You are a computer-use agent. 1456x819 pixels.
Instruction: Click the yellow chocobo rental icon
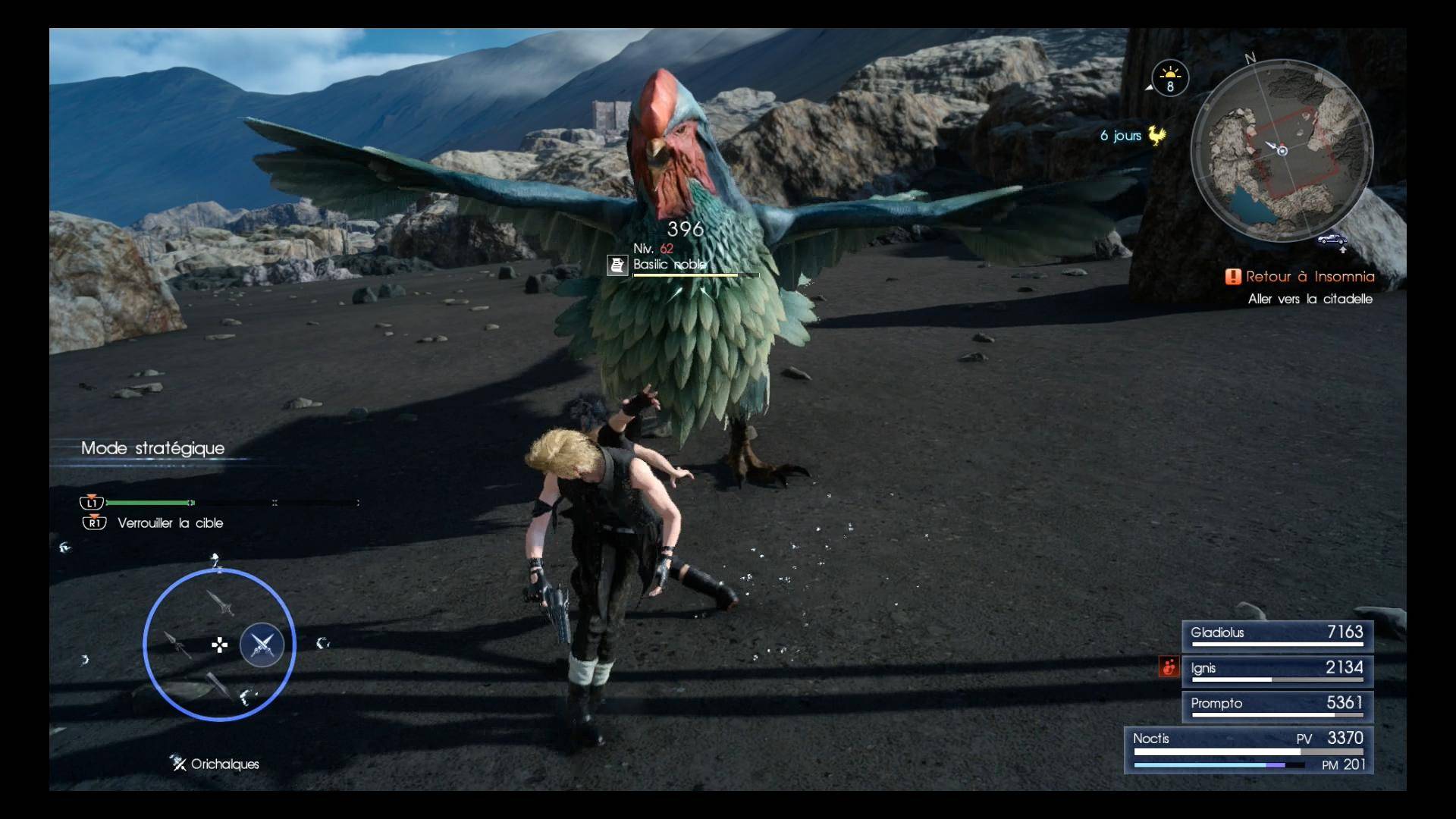[1156, 135]
